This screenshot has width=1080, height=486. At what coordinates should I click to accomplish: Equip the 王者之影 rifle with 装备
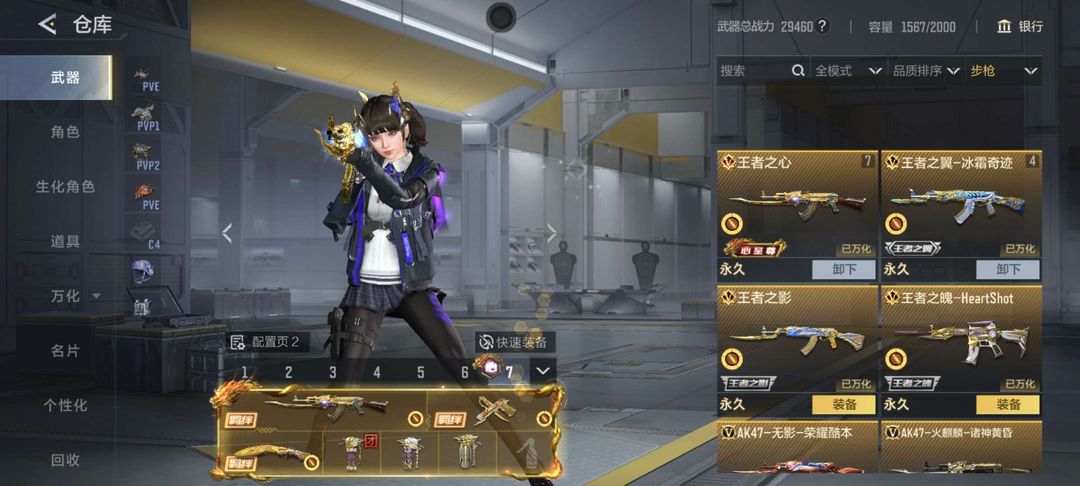pyautogui.click(x=844, y=404)
